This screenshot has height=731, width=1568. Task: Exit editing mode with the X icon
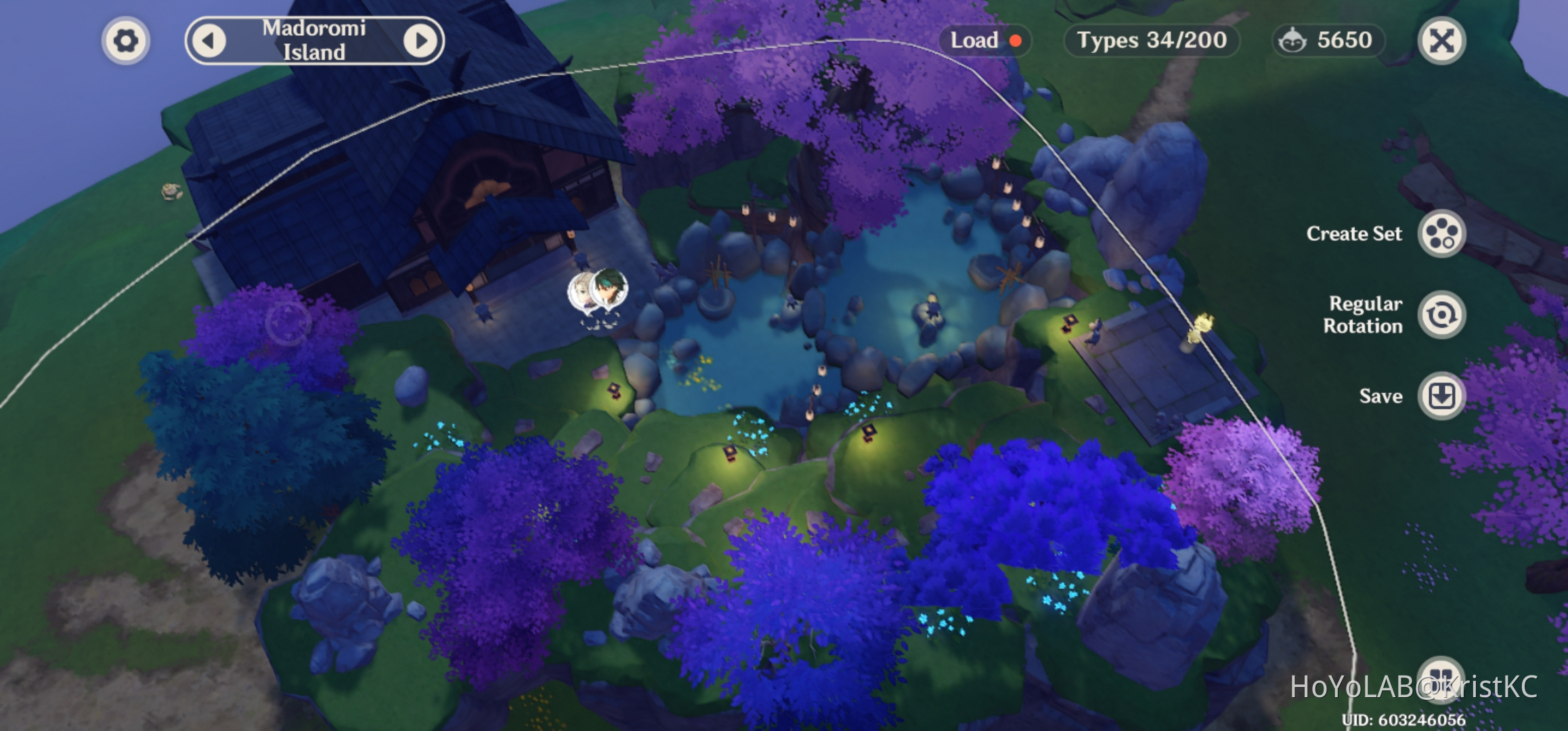click(x=1441, y=41)
